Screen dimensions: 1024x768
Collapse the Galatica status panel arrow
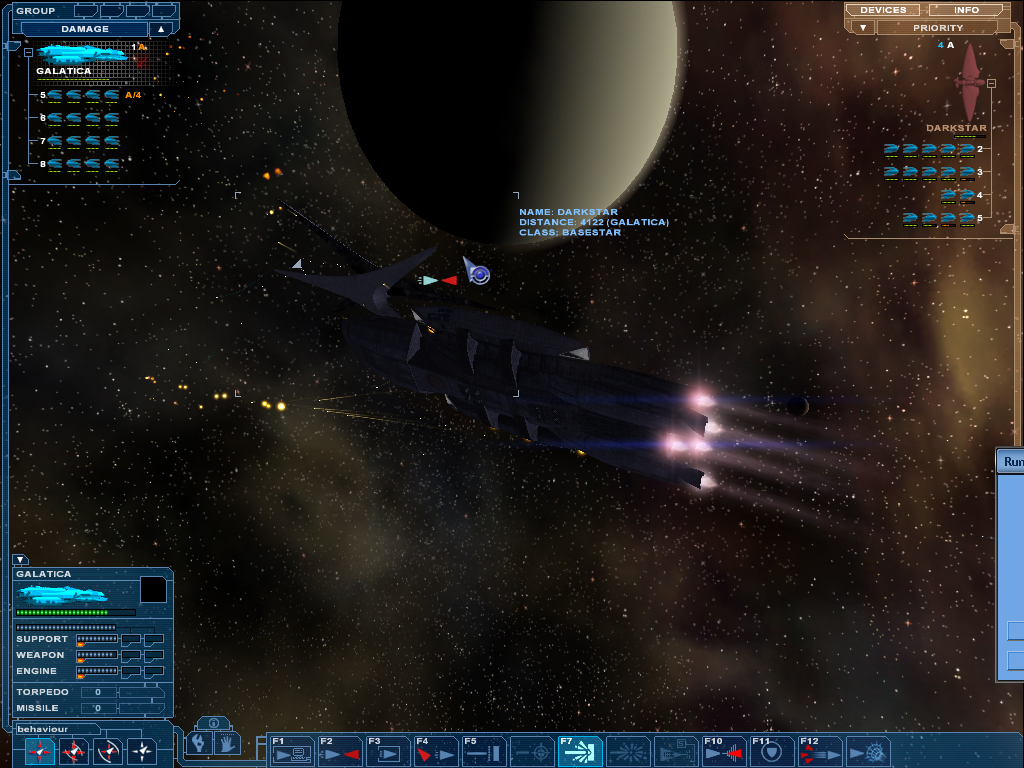[x=20, y=560]
